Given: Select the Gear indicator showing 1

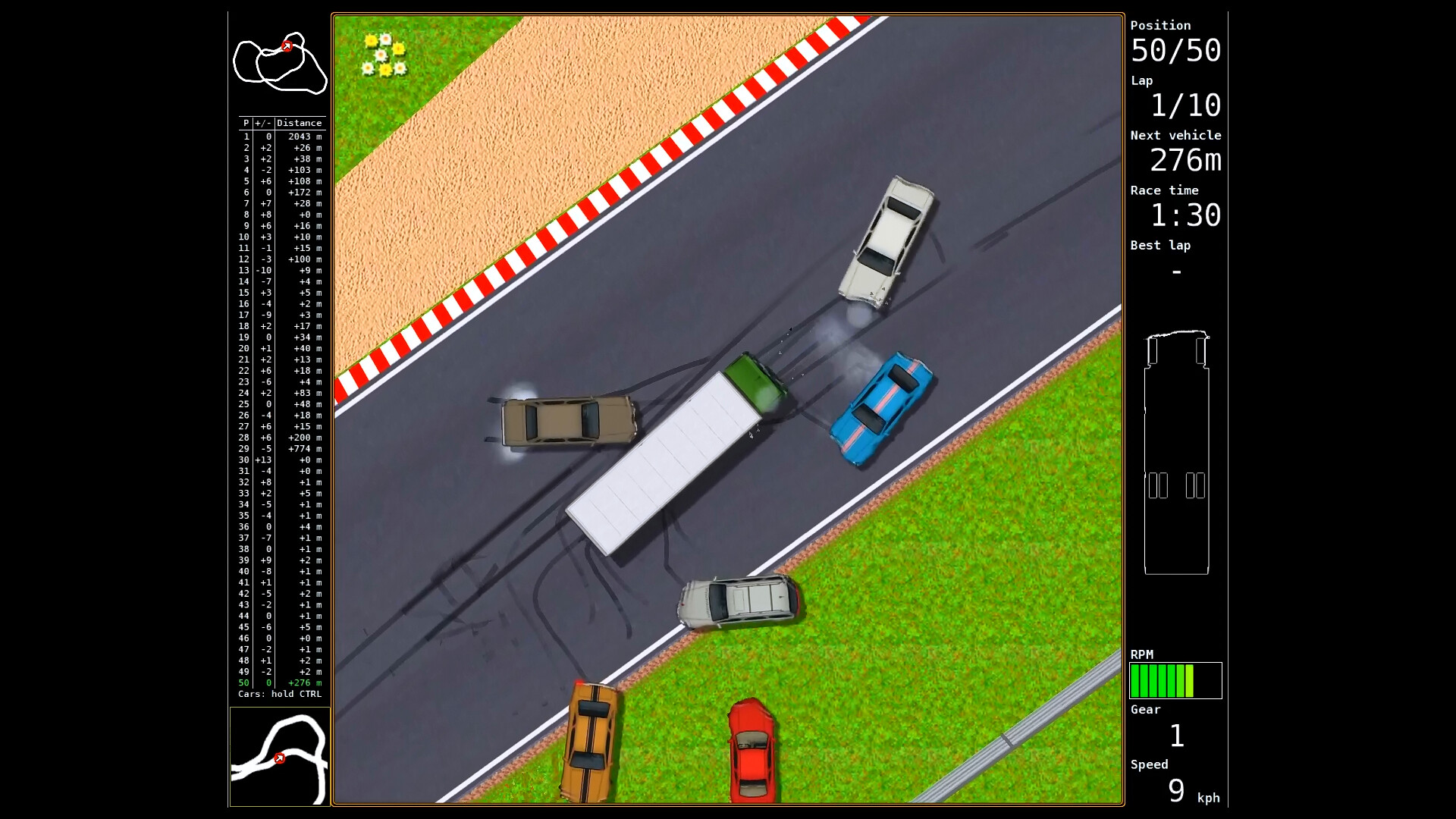Looking at the screenshot, I should point(1175,734).
